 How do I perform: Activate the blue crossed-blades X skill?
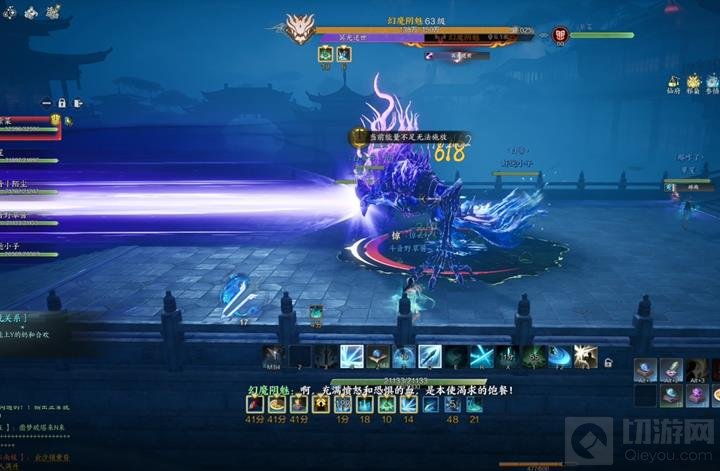482,357
